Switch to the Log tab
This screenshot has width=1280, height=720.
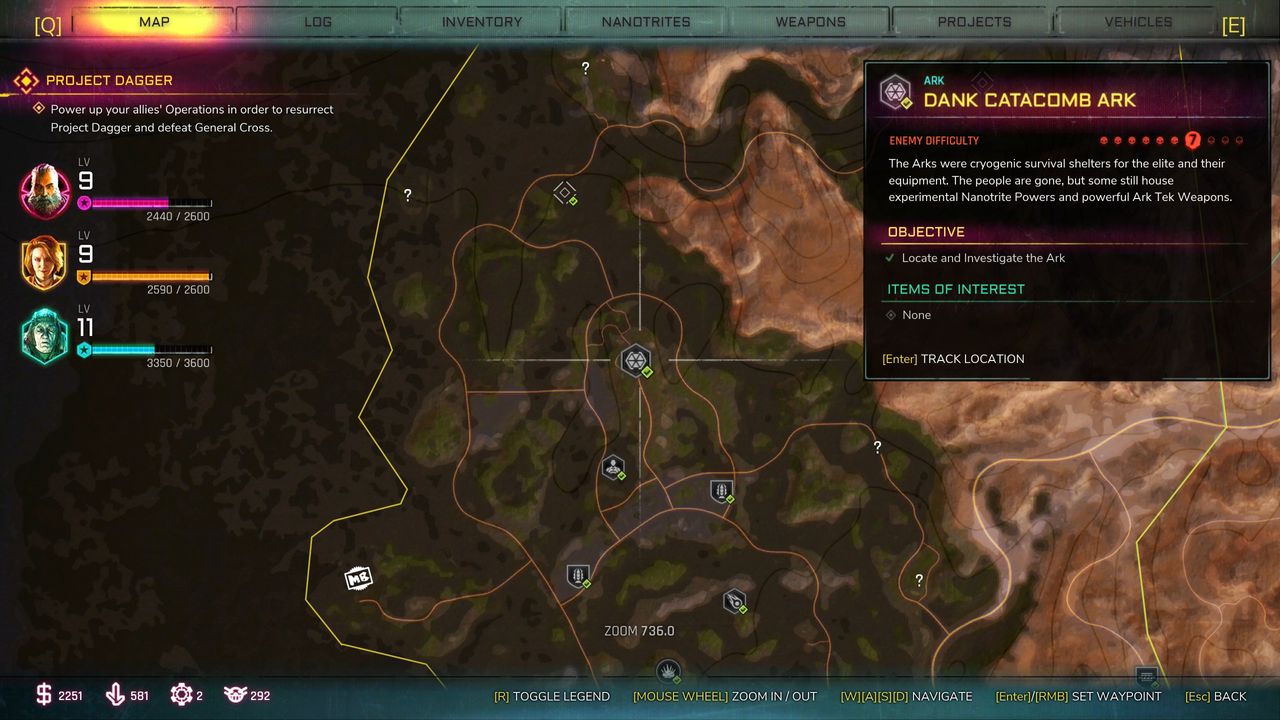[x=317, y=21]
